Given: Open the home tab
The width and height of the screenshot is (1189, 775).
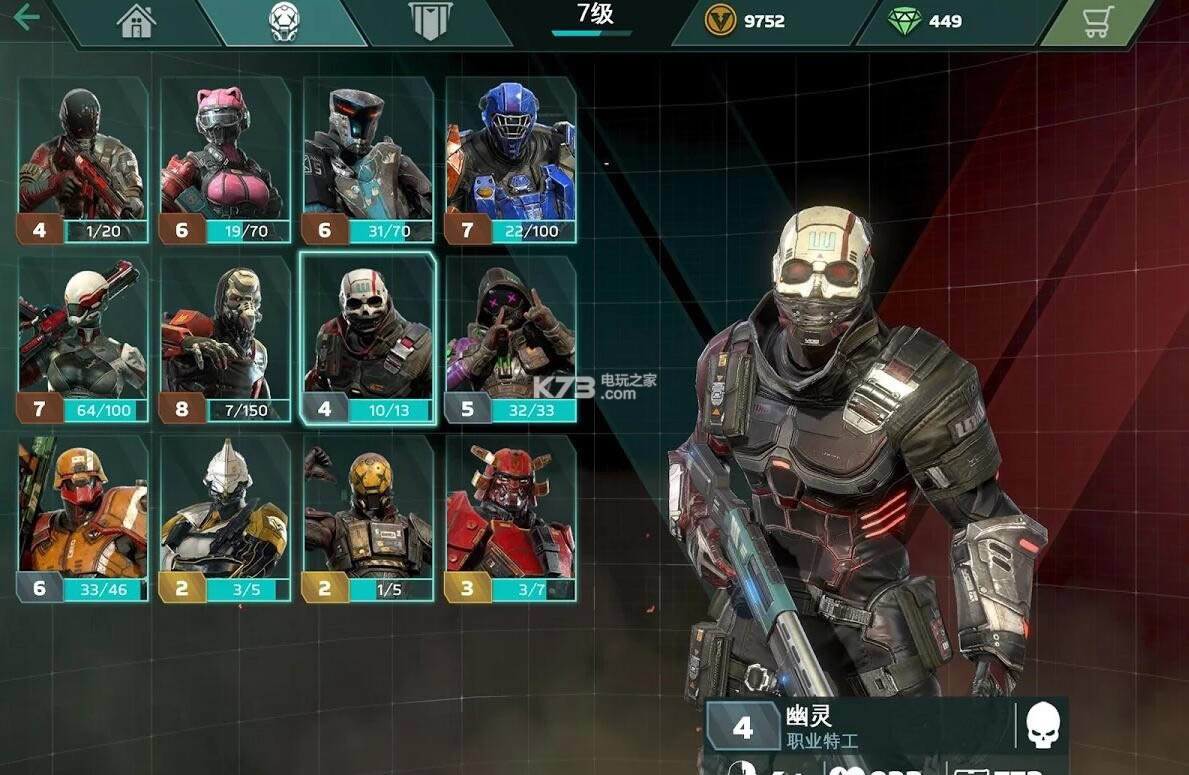Looking at the screenshot, I should point(136,22).
